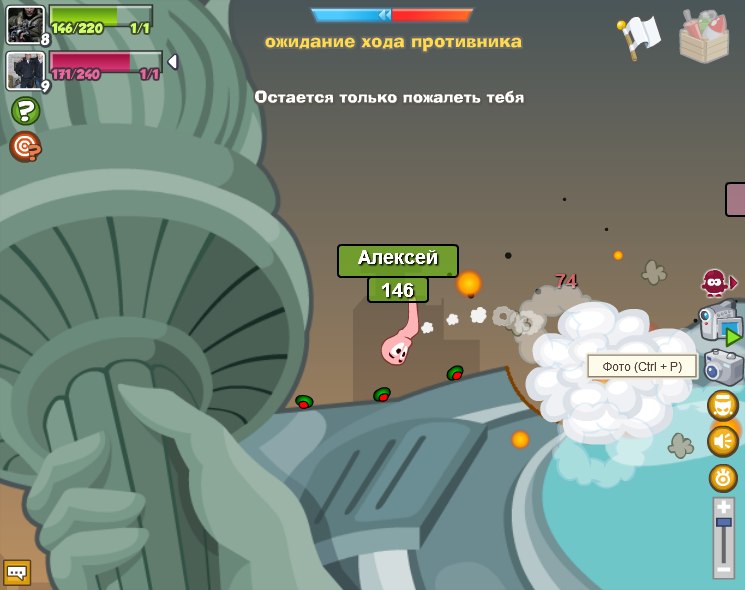Click the white arrow beside pink health bar
Image resolution: width=745 pixels, height=590 pixels.
point(172,62)
